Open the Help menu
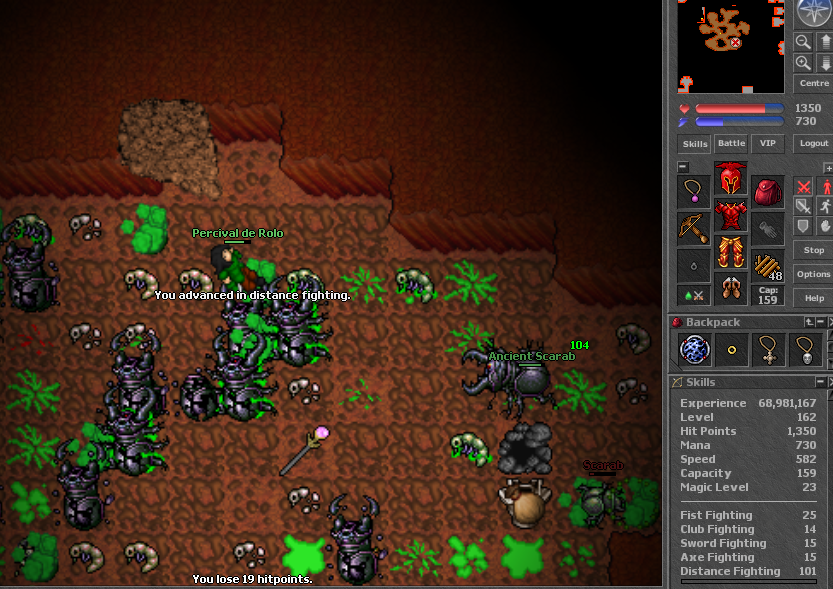 tap(813, 298)
